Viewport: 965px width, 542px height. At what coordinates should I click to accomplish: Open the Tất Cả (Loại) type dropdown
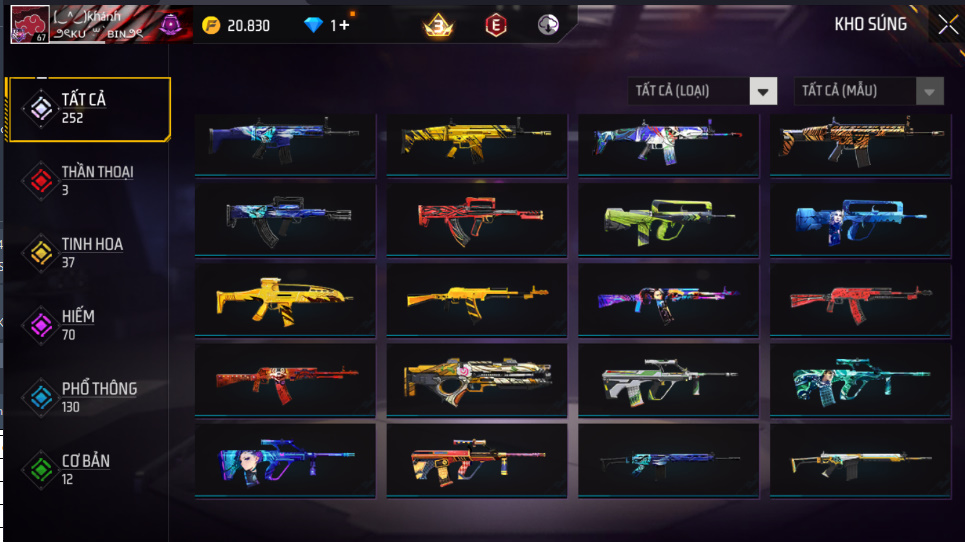click(703, 91)
